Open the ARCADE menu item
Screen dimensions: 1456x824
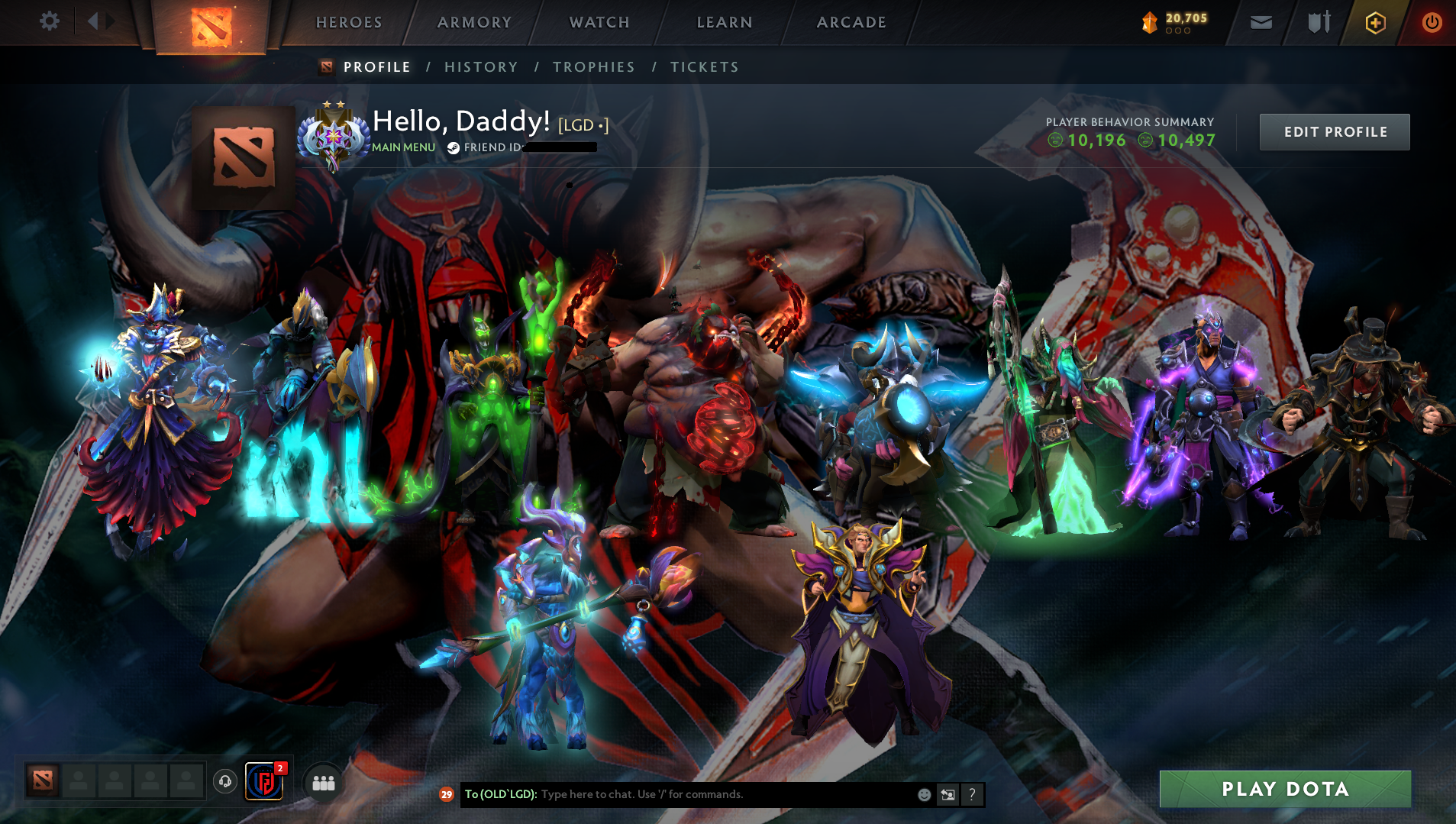[x=851, y=22]
